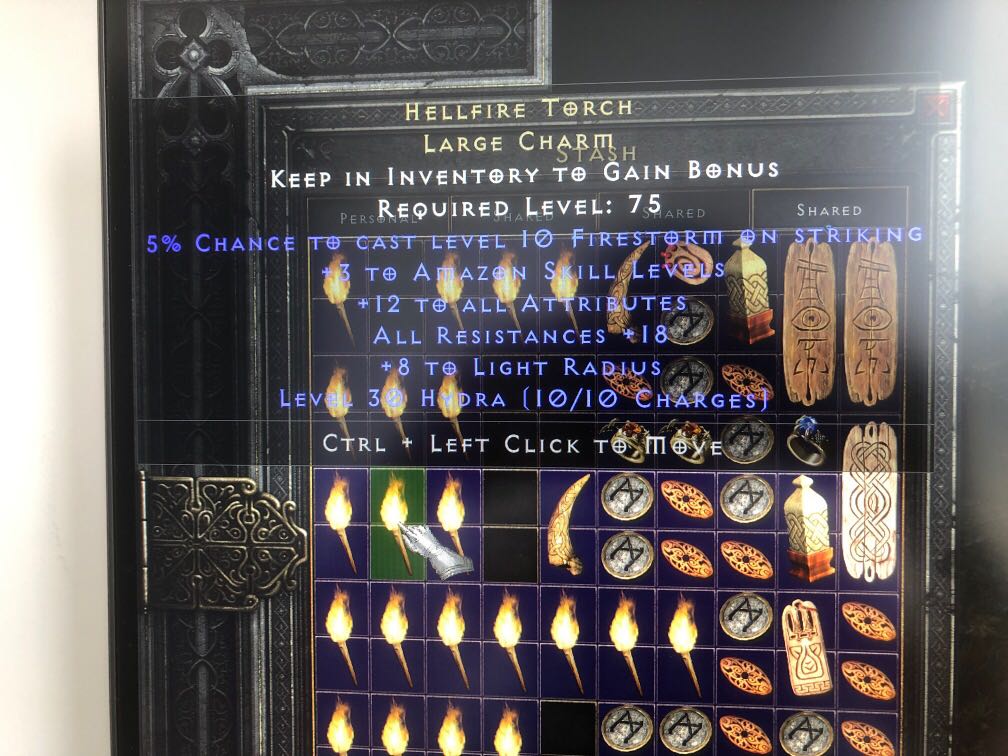Close the stash window with the red X

coord(939,107)
